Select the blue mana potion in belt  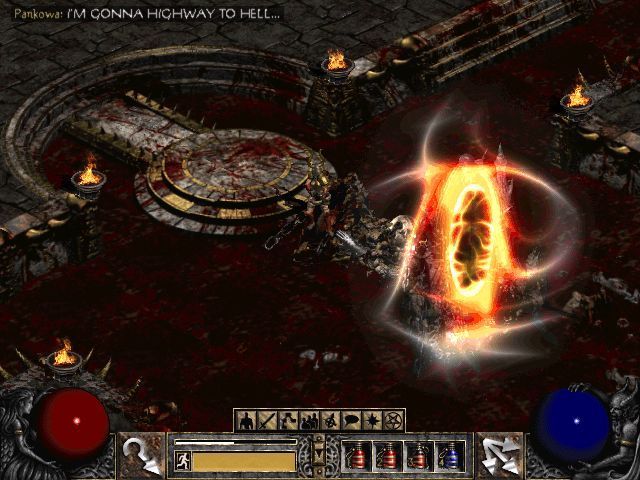451,455
